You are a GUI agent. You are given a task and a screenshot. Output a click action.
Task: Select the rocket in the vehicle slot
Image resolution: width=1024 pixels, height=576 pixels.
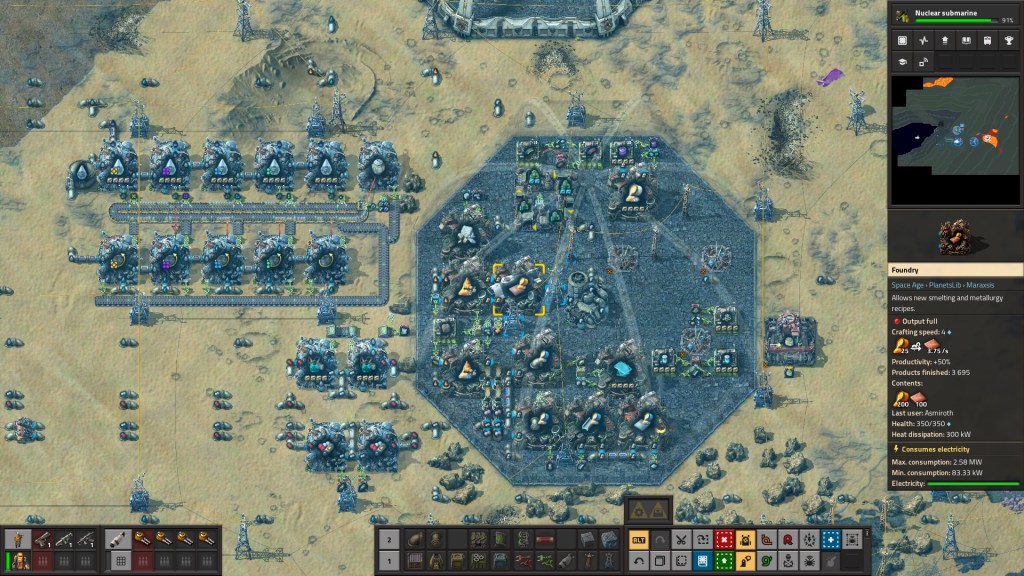(117, 540)
